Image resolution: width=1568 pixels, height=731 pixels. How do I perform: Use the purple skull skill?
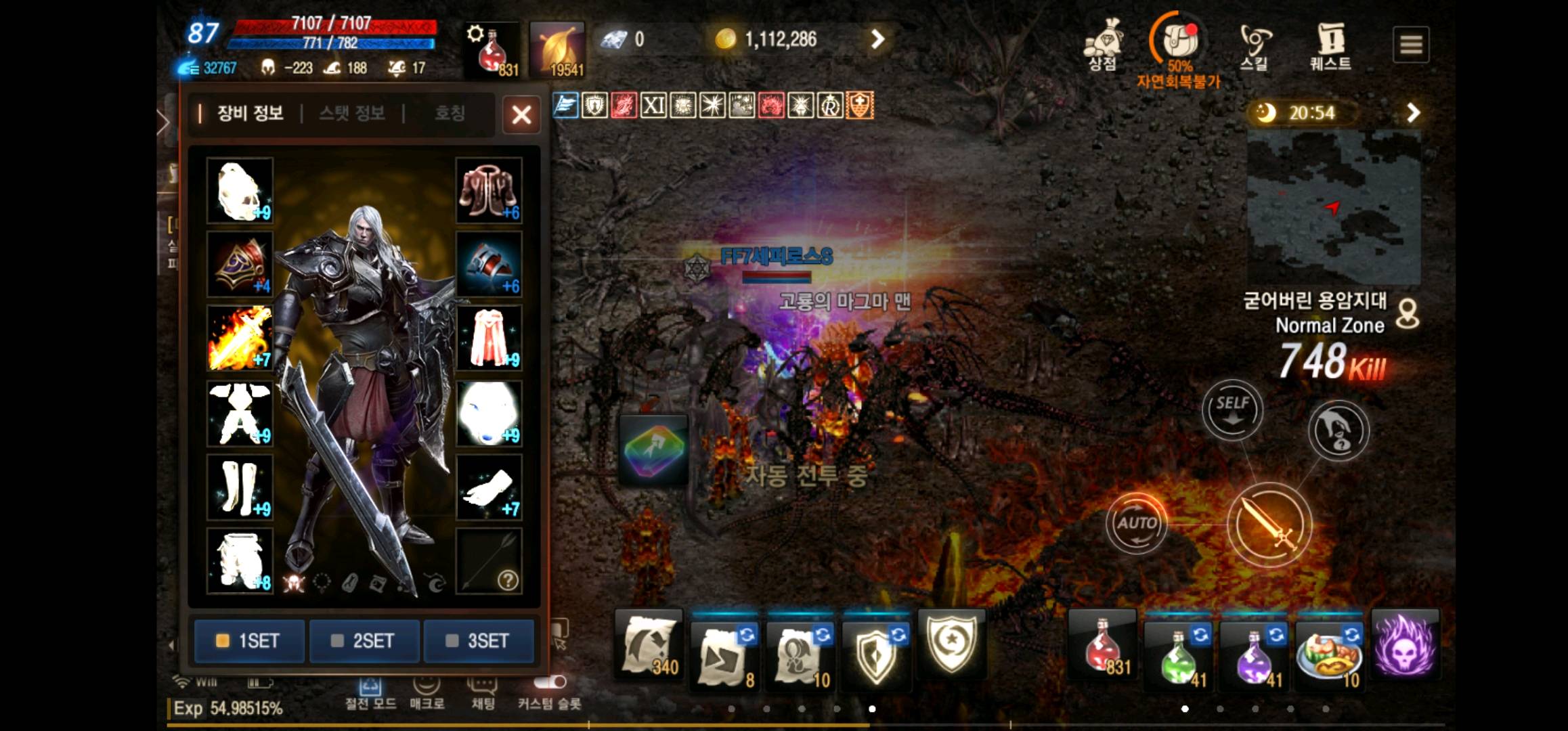tap(1406, 646)
